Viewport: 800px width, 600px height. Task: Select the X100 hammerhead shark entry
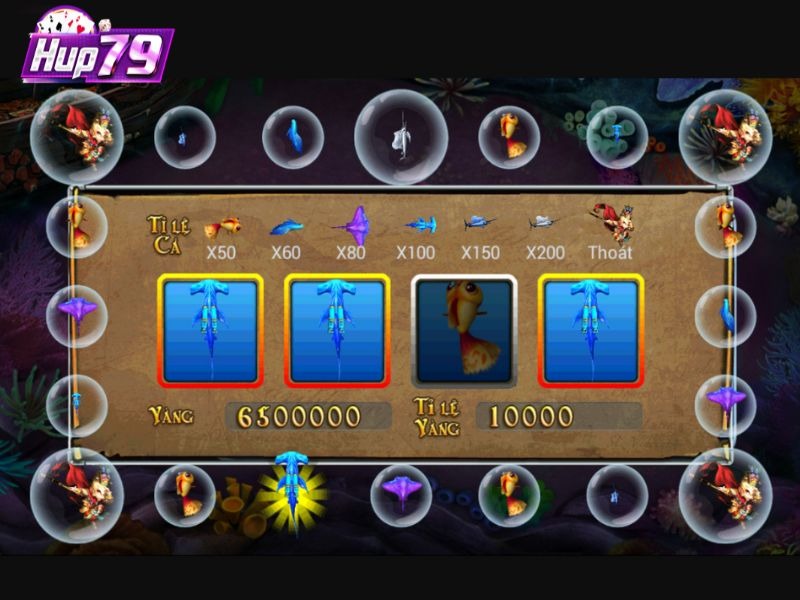[418, 228]
